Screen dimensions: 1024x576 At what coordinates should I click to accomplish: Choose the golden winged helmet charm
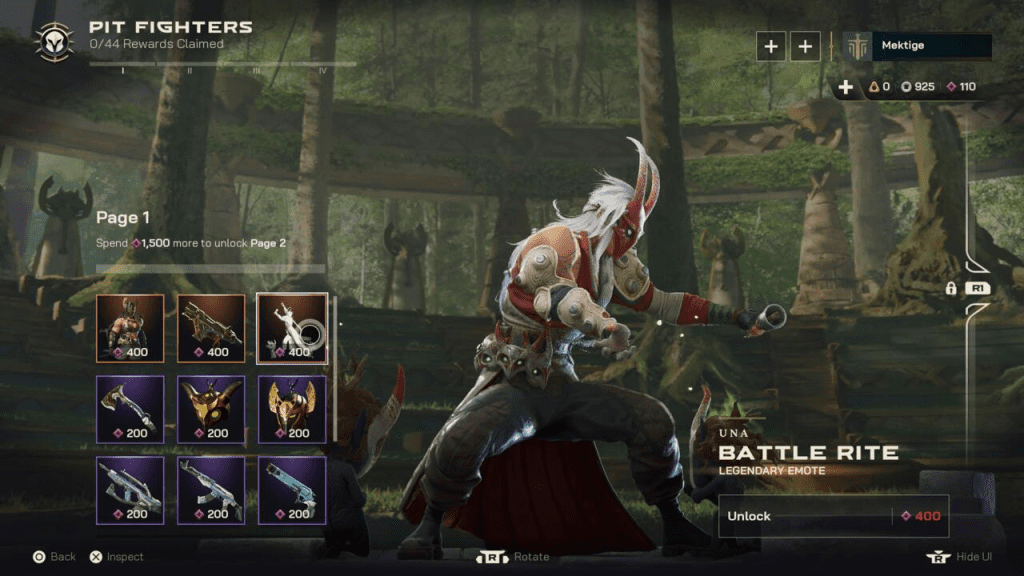[292, 409]
